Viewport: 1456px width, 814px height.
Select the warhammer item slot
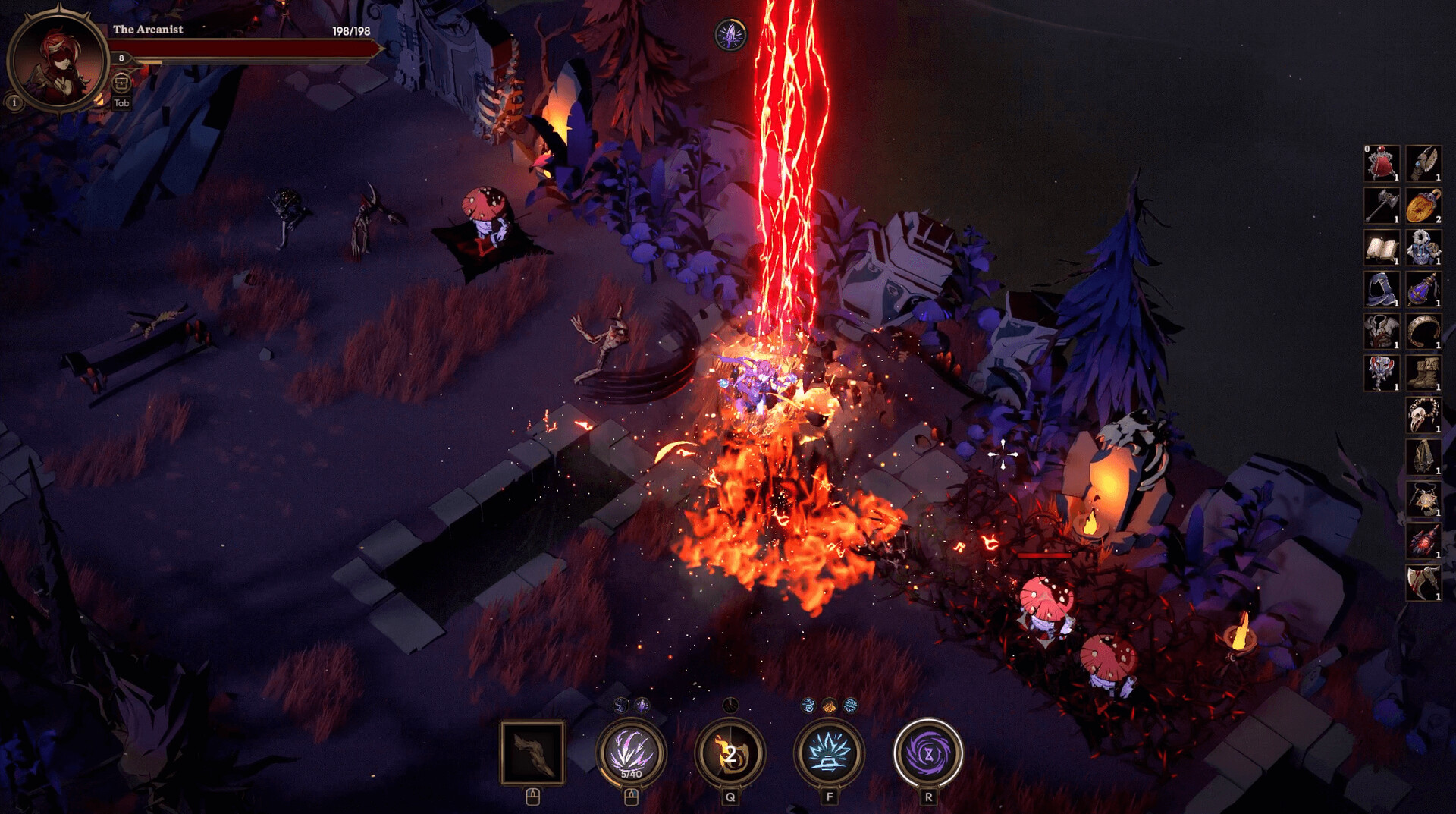(x=1381, y=206)
